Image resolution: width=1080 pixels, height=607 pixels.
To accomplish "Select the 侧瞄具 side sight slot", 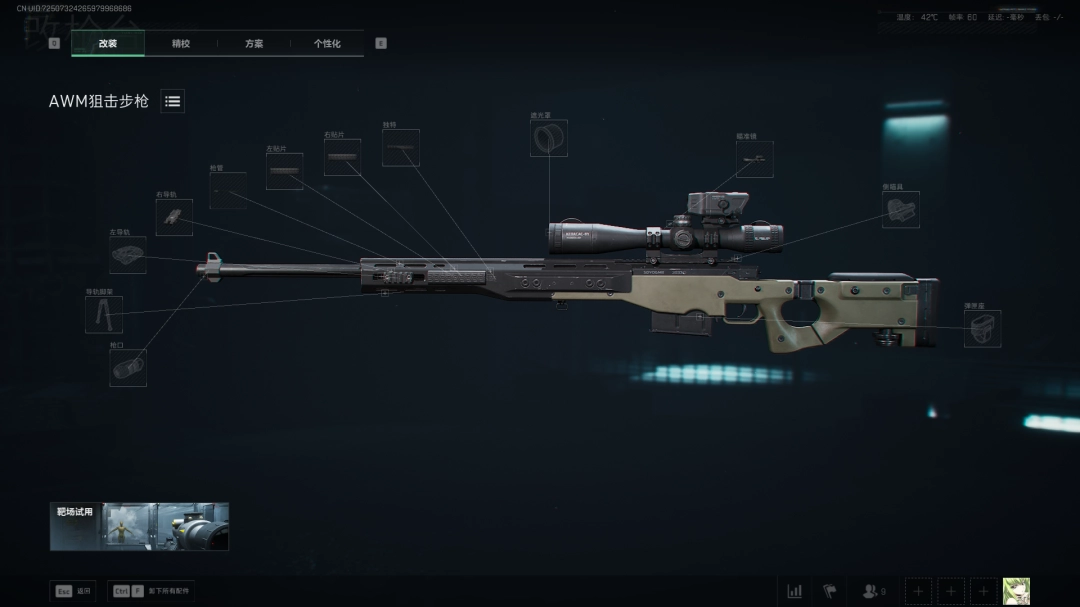I will 900,209.
